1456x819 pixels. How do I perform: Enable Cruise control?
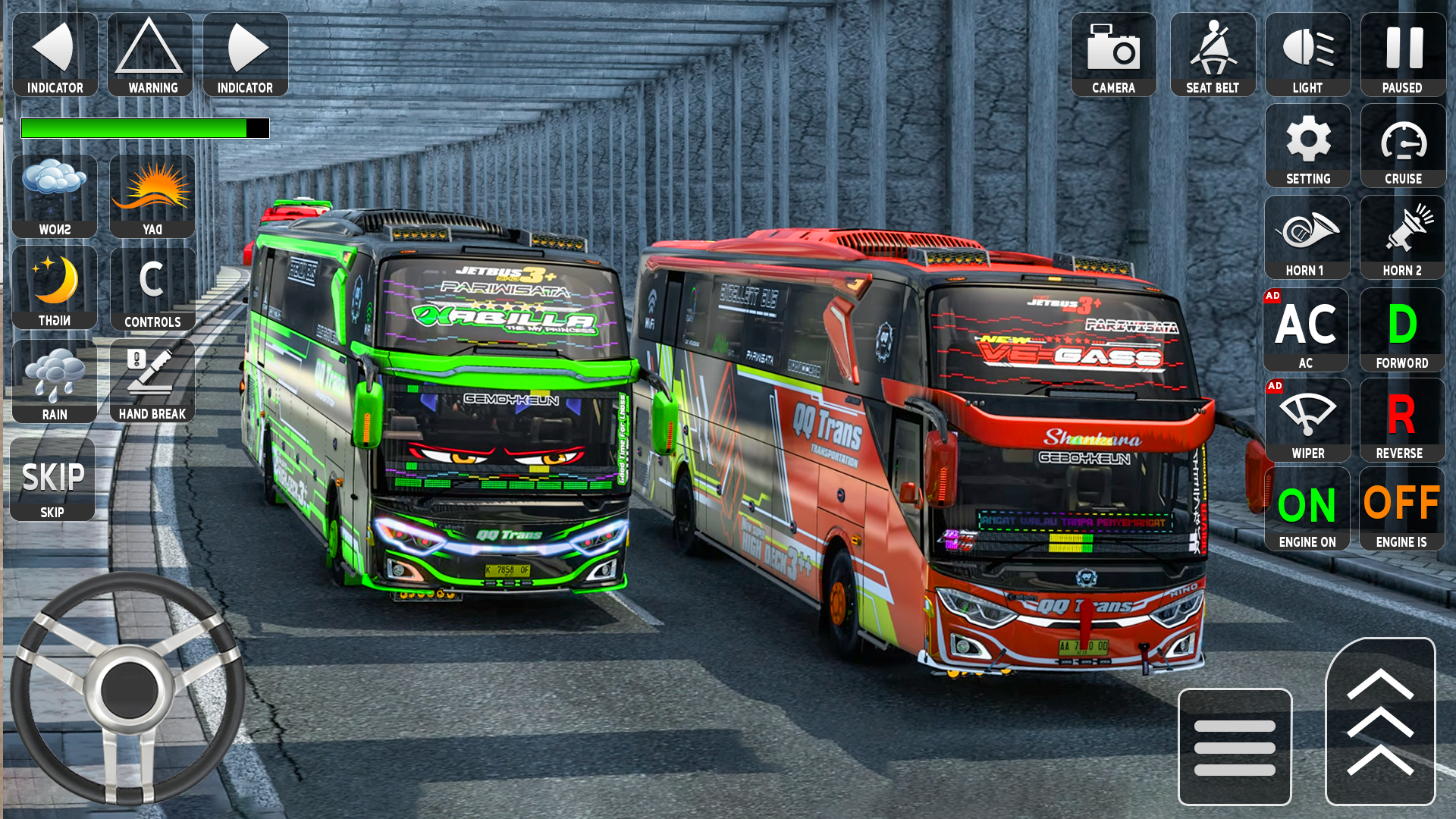[x=1402, y=146]
